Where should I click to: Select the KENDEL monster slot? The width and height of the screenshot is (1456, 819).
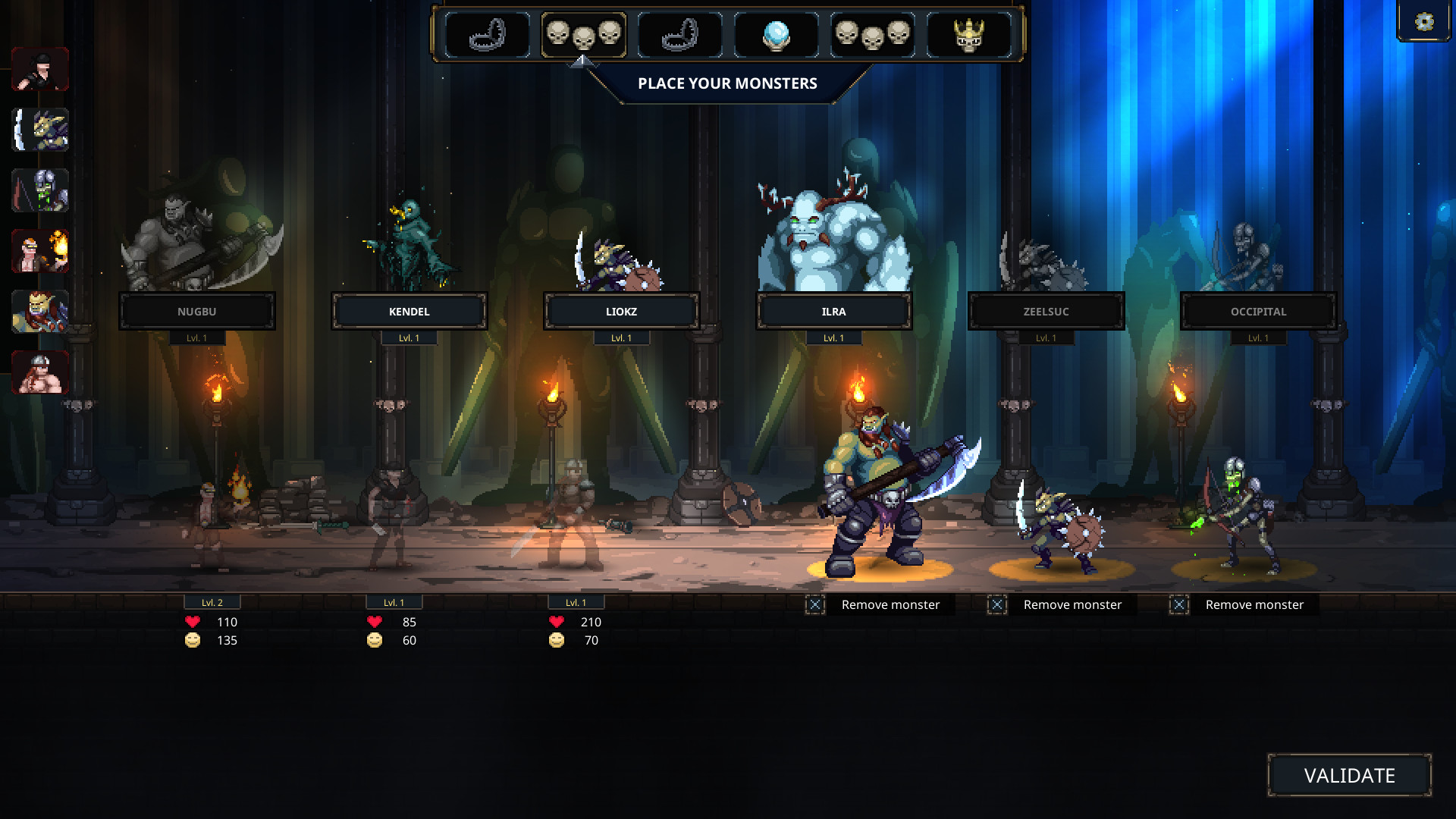pos(410,311)
